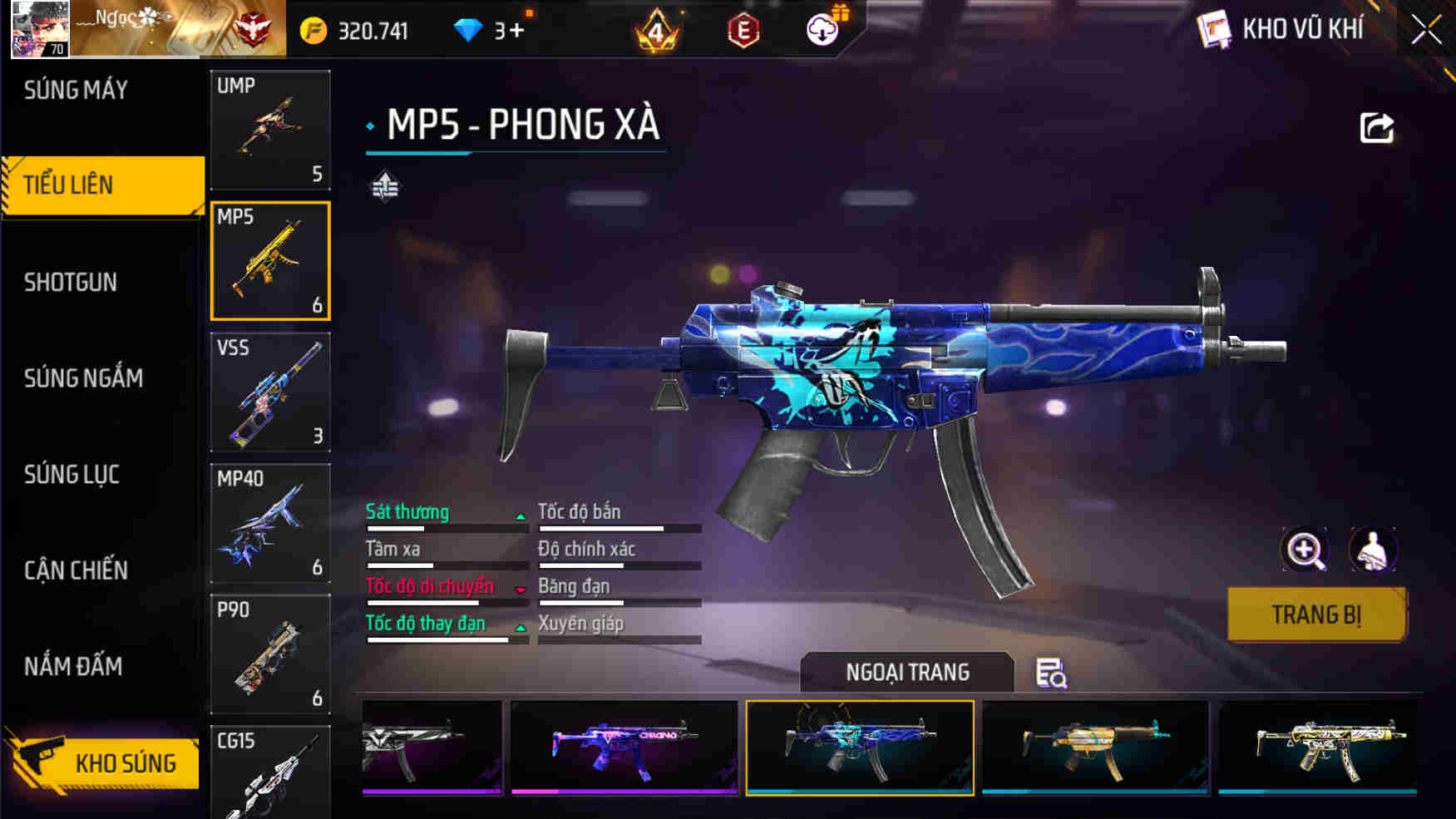Switch to the Shotgun category
This screenshot has width=1456, height=819.
click(x=71, y=282)
